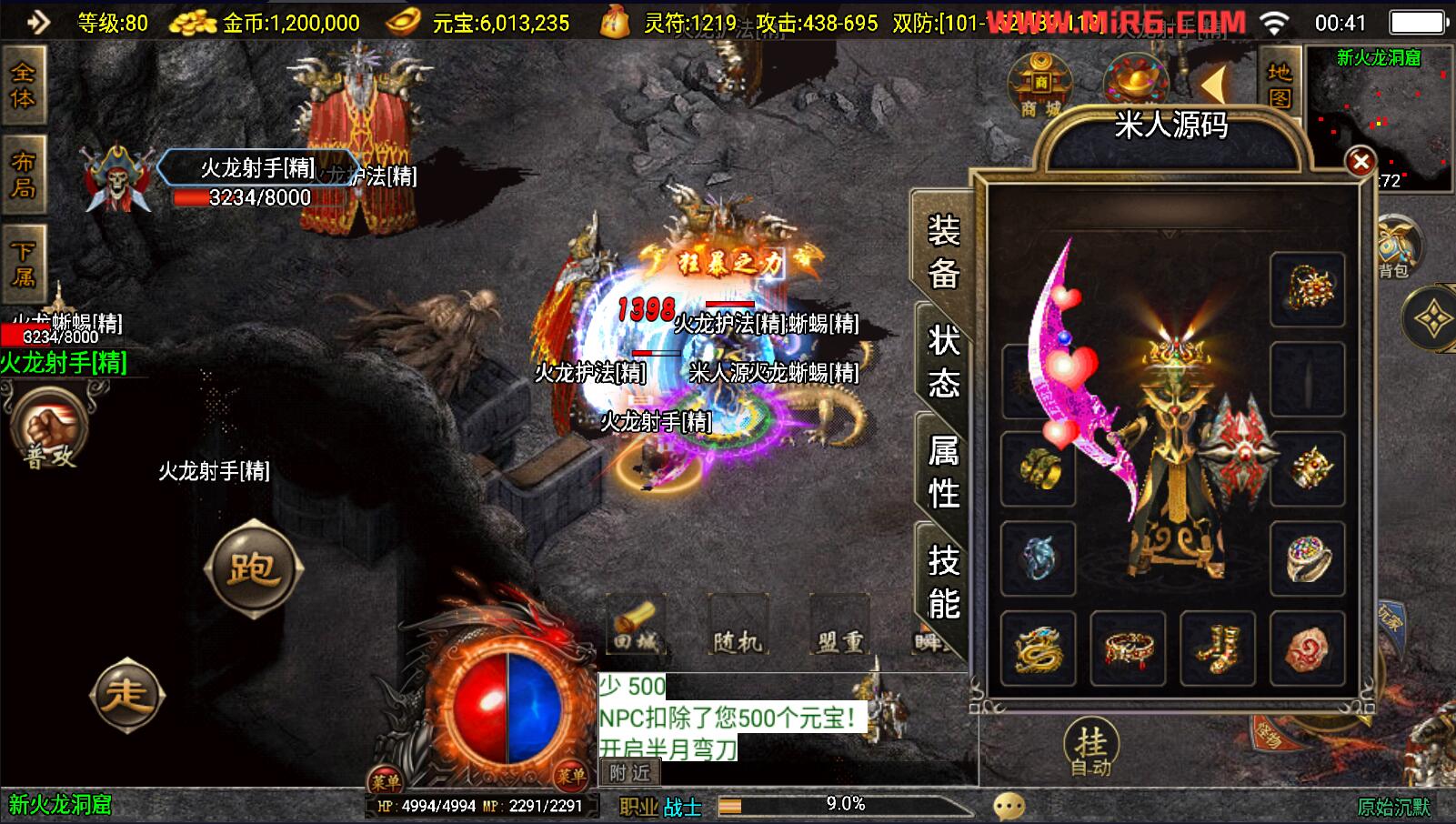This screenshot has height=824, width=1456.
Task: Tap the 跑 run button
Action: (253, 569)
